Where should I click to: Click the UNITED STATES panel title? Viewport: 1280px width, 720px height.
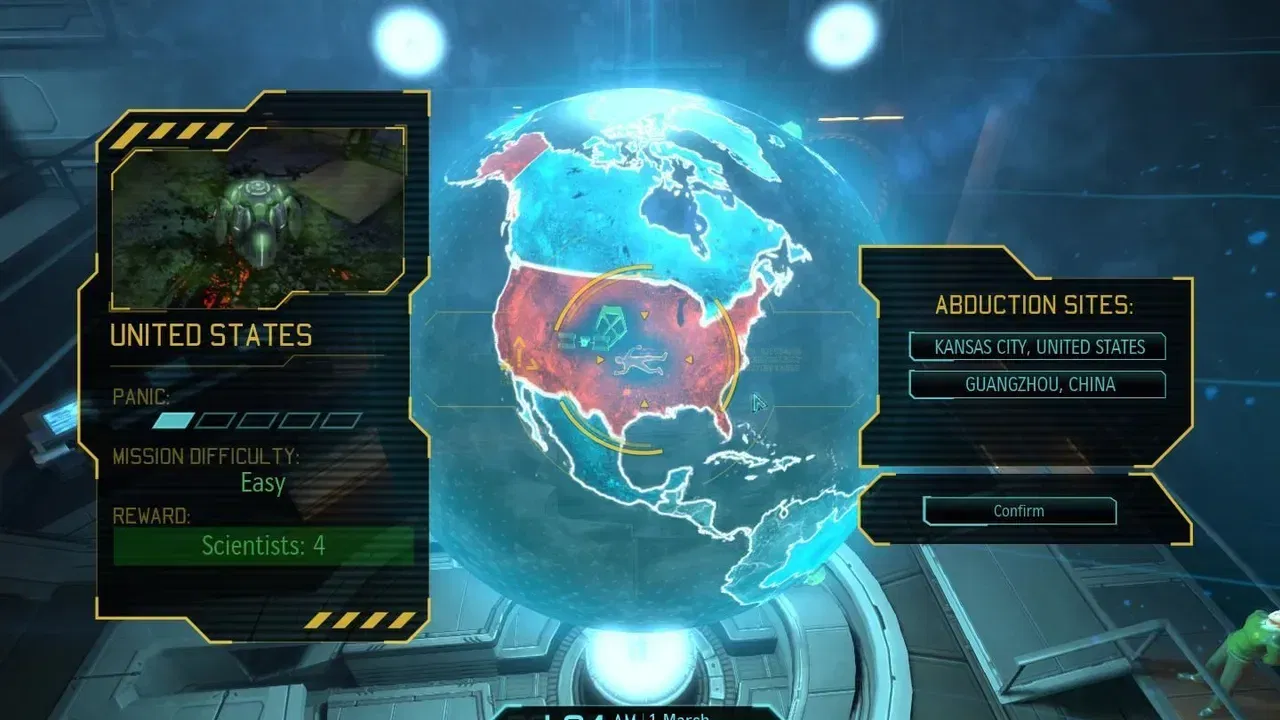tap(213, 336)
